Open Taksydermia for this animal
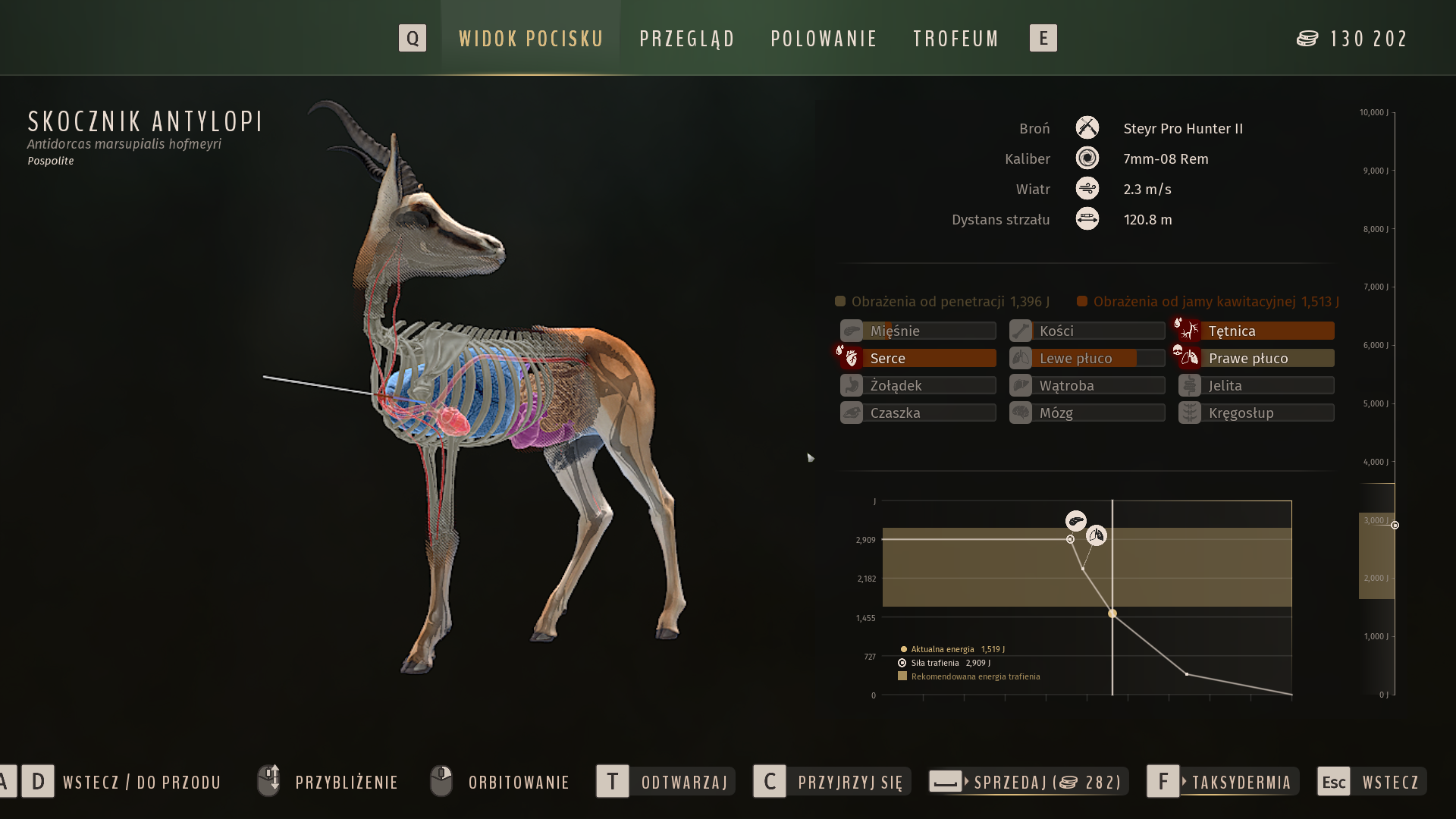Viewport: 1456px width, 819px height. tap(1222, 782)
